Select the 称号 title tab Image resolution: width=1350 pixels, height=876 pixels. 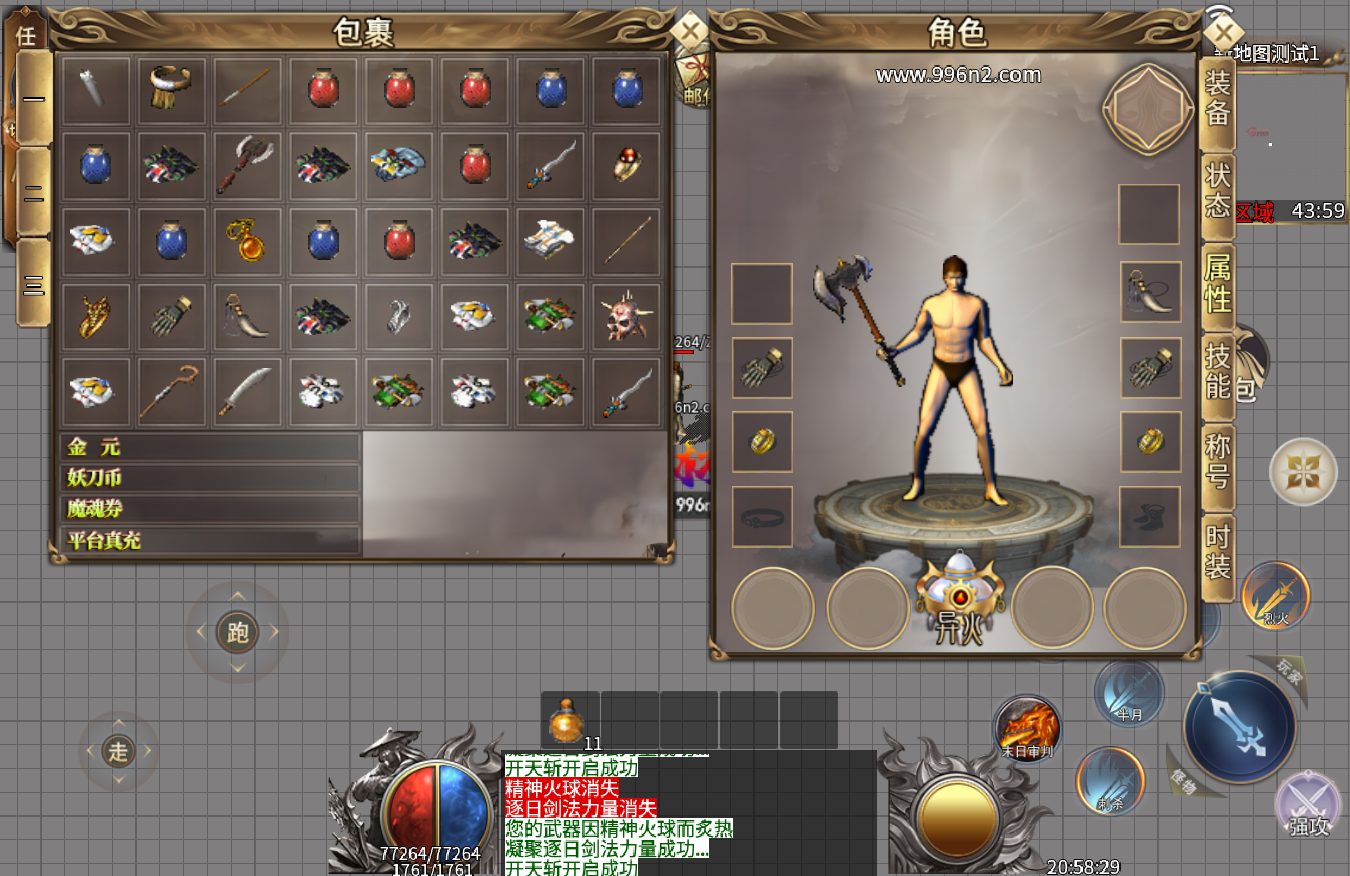(x=1217, y=459)
